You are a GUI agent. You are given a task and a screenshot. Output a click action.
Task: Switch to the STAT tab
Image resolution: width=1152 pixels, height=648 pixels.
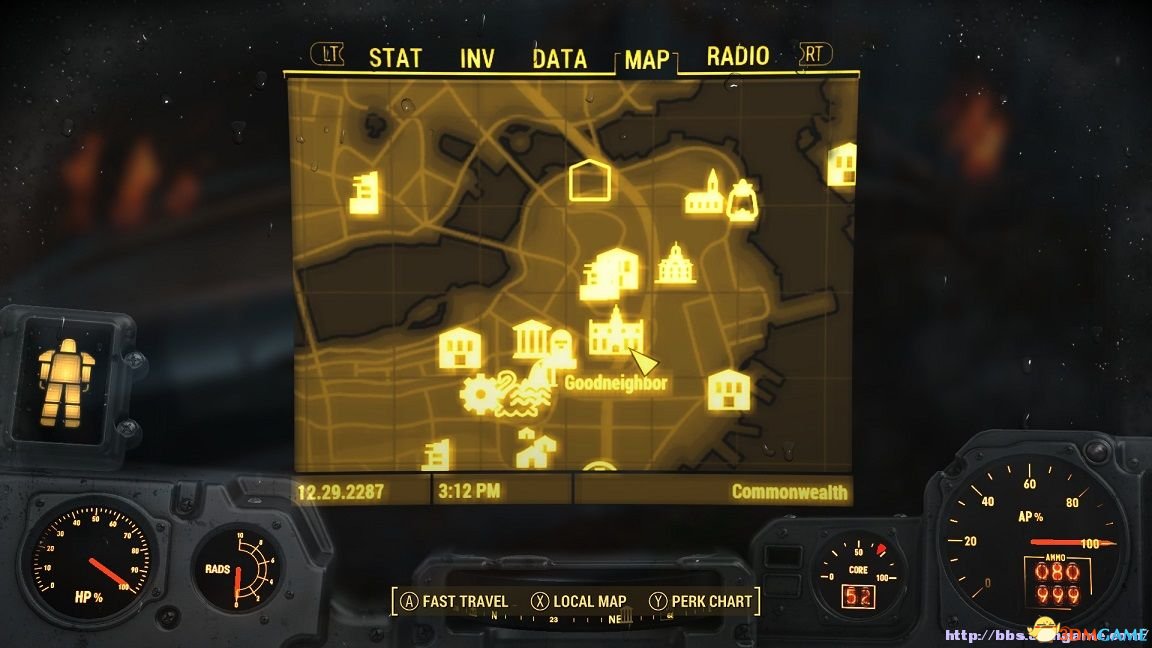pos(395,58)
